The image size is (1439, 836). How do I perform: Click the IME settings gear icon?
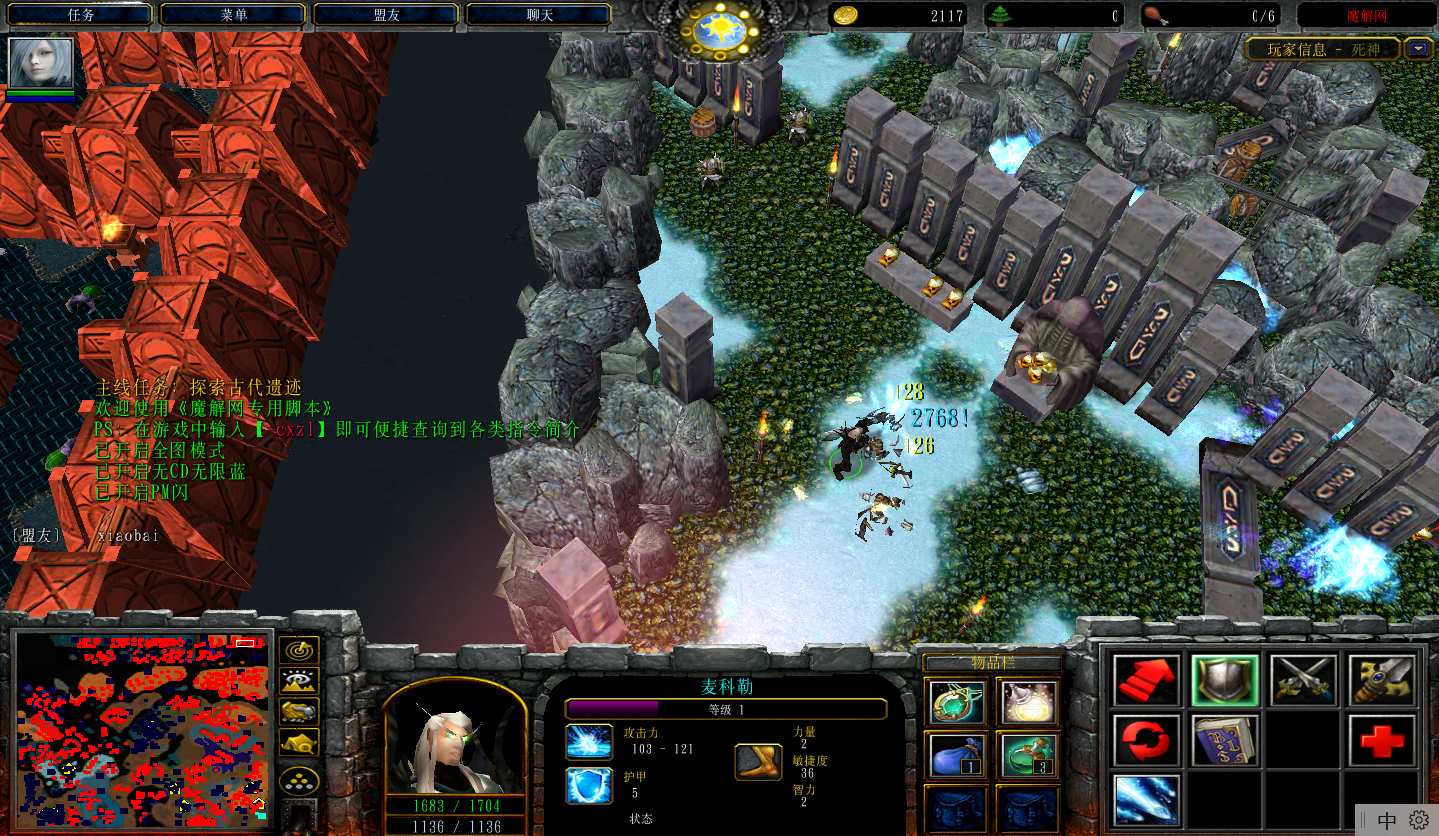[x=1419, y=820]
